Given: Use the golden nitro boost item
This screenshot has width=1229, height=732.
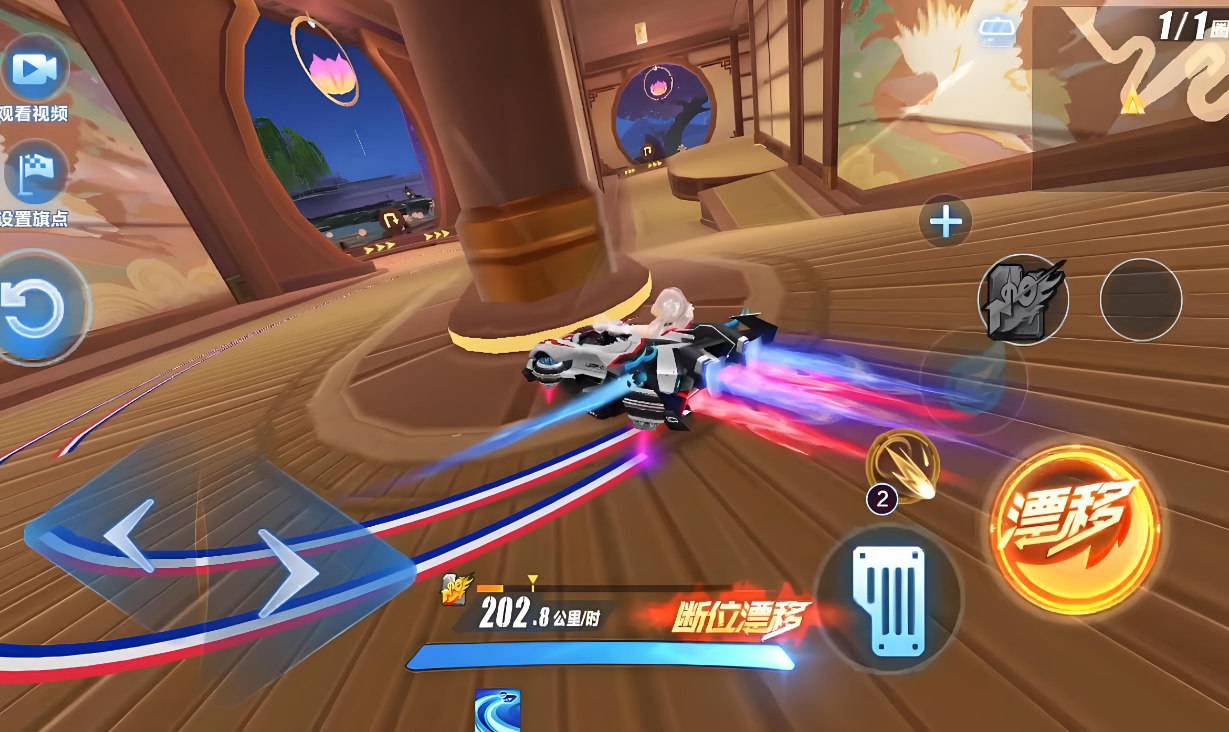Looking at the screenshot, I should (x=903, y=466).
